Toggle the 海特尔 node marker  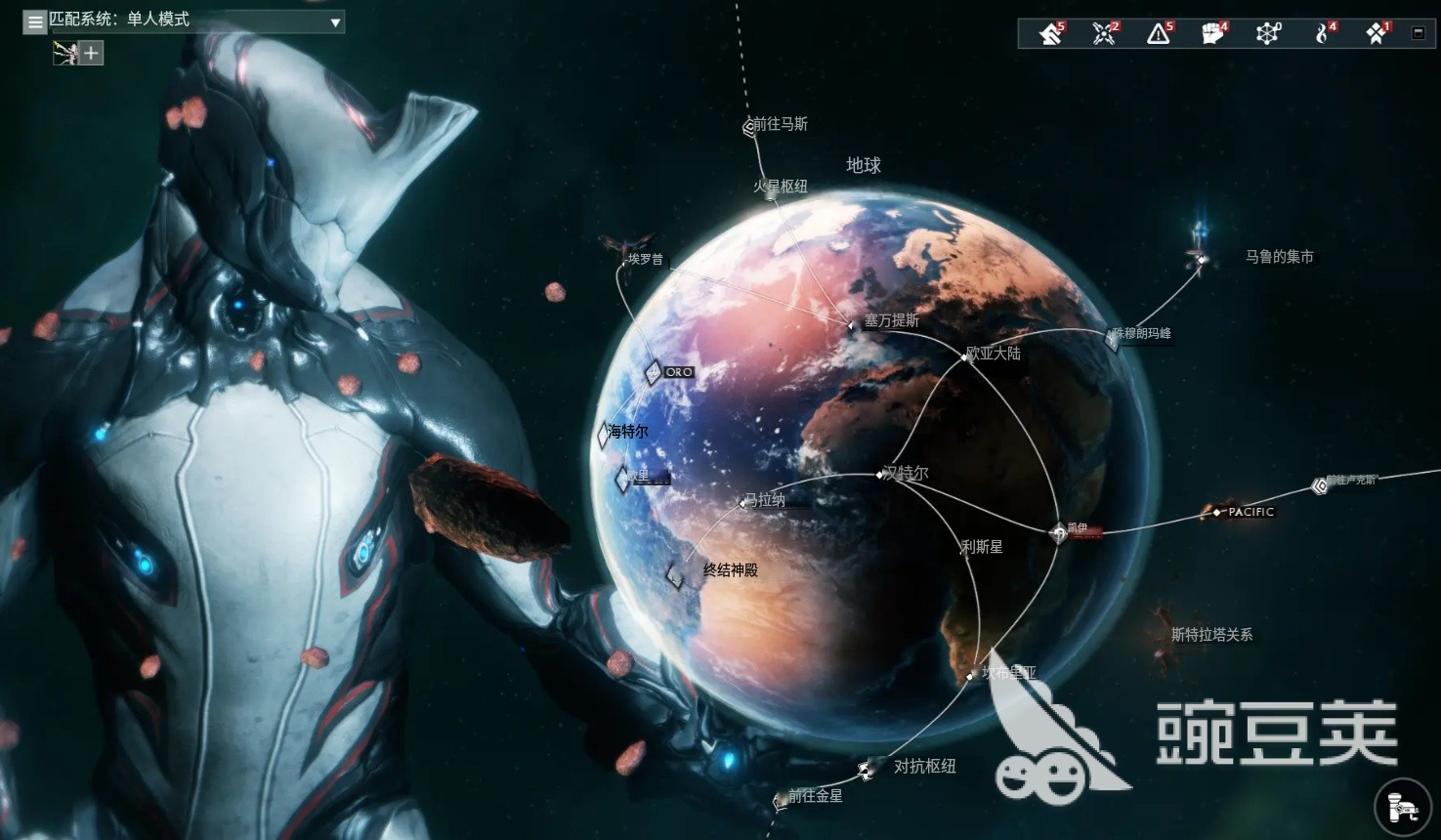(x=603, y=437)
